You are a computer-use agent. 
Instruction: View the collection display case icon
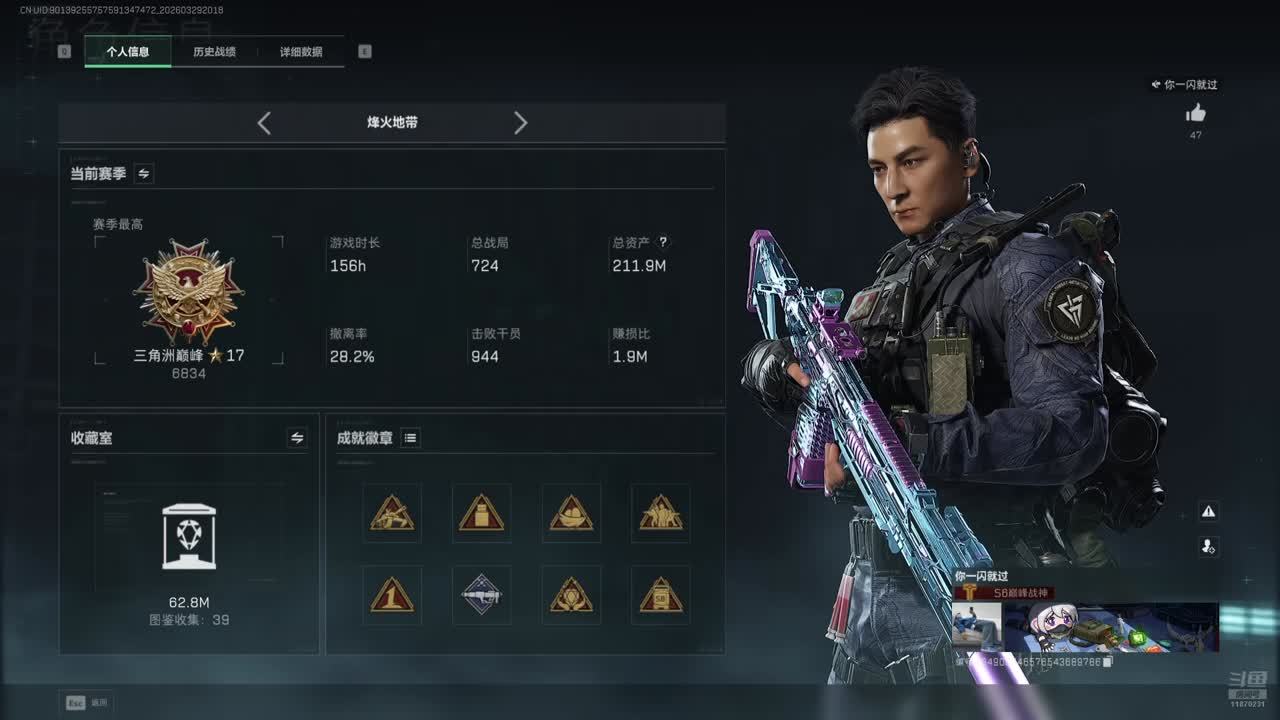(189, 537)
